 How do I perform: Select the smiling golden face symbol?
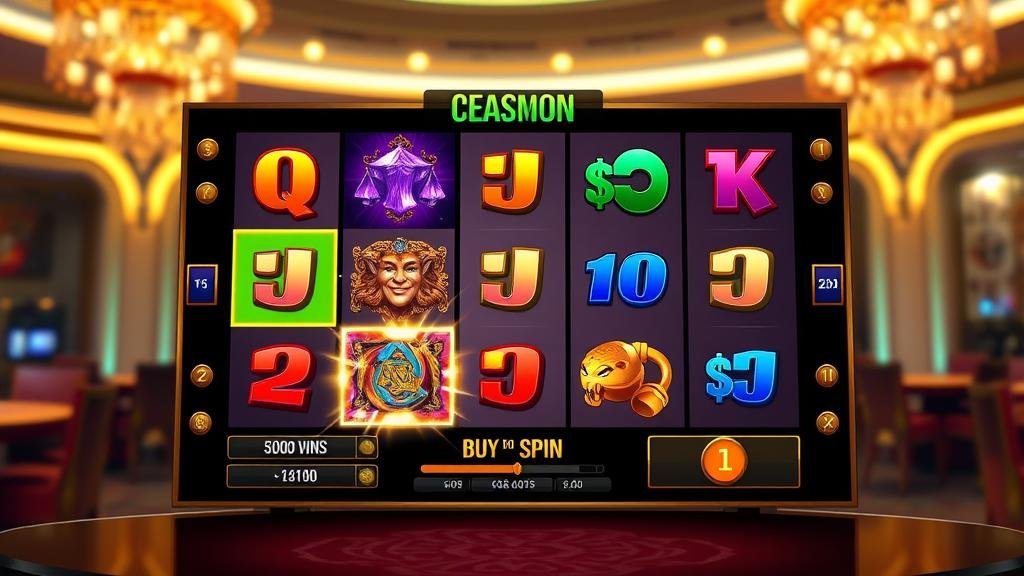pos(398,278)
